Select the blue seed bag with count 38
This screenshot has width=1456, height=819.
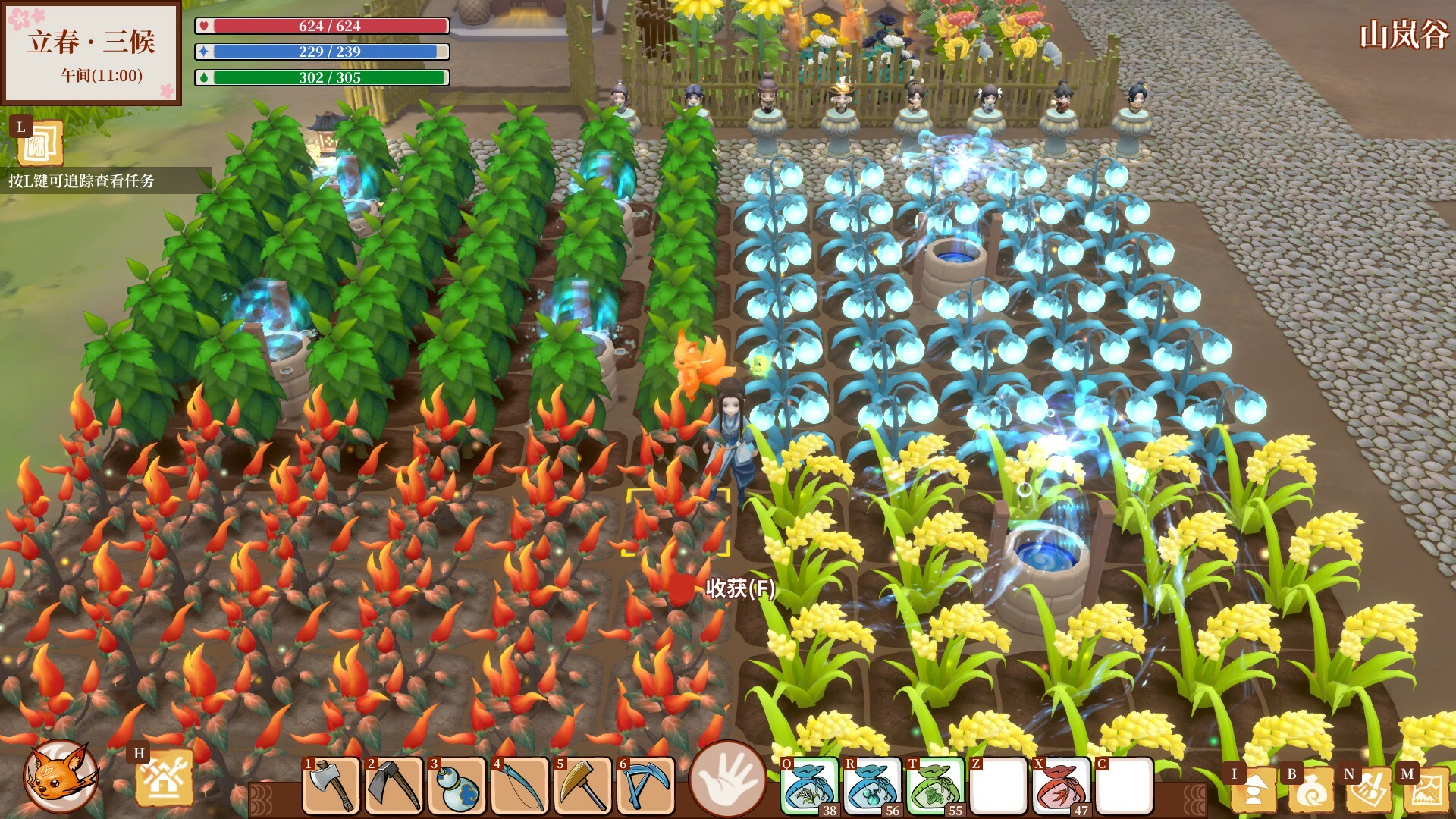tap(810, 786)
